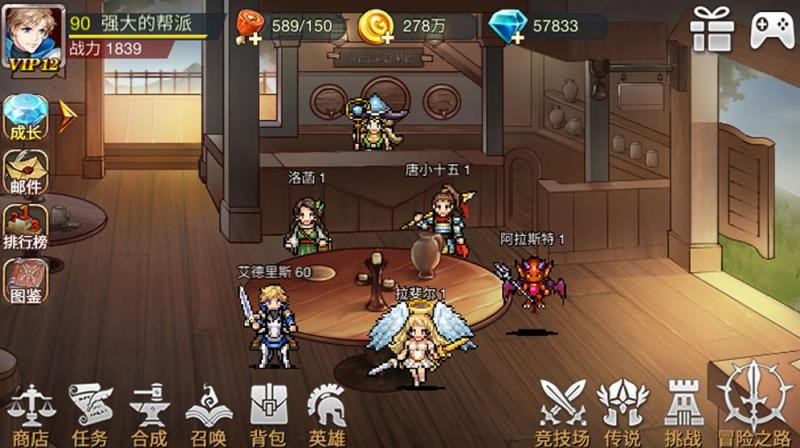Add more gold coins
The width and height of the screenshot is (800, 448).
coord(384,36)
